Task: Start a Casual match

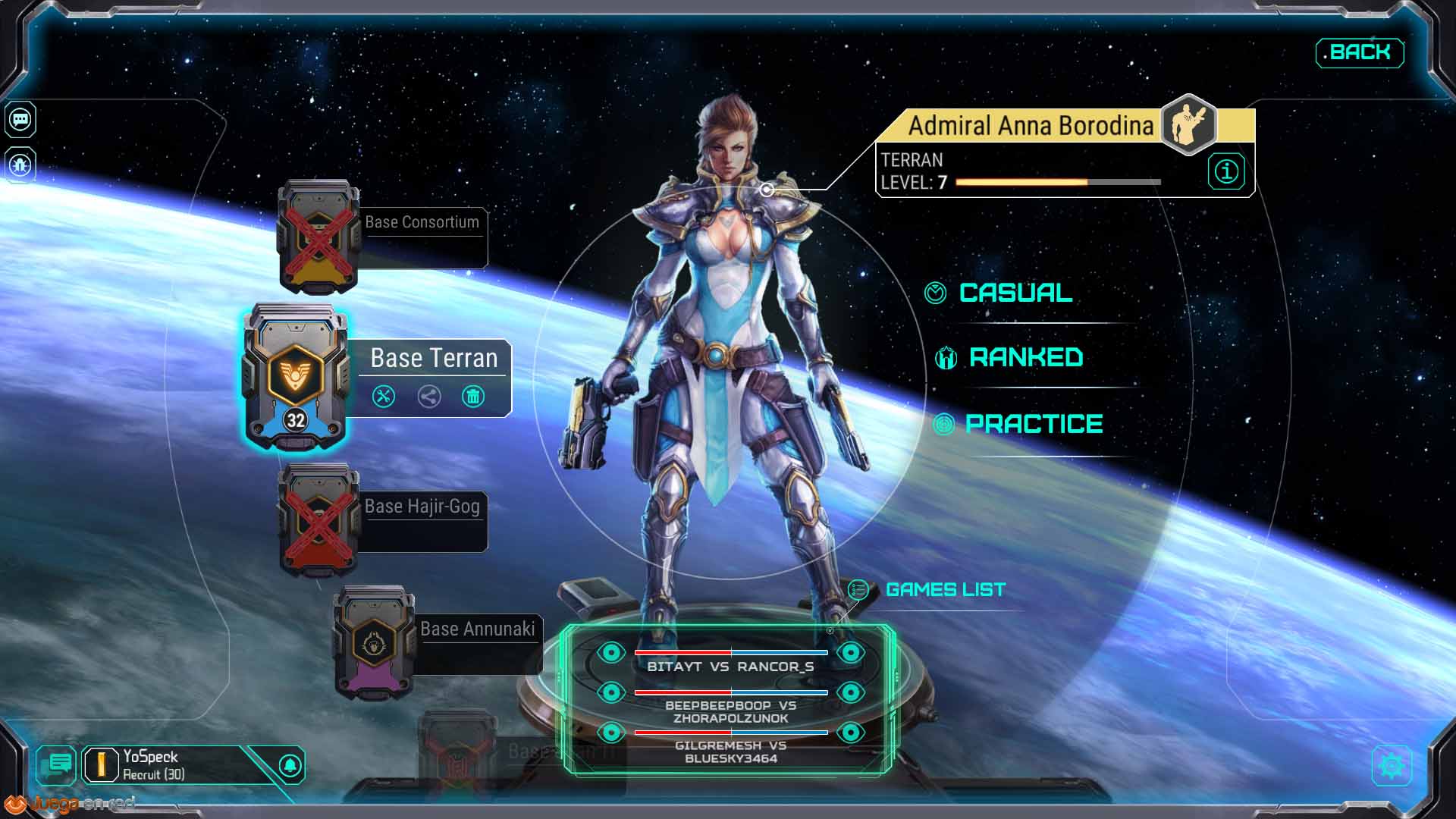Action: (1015, 293)
